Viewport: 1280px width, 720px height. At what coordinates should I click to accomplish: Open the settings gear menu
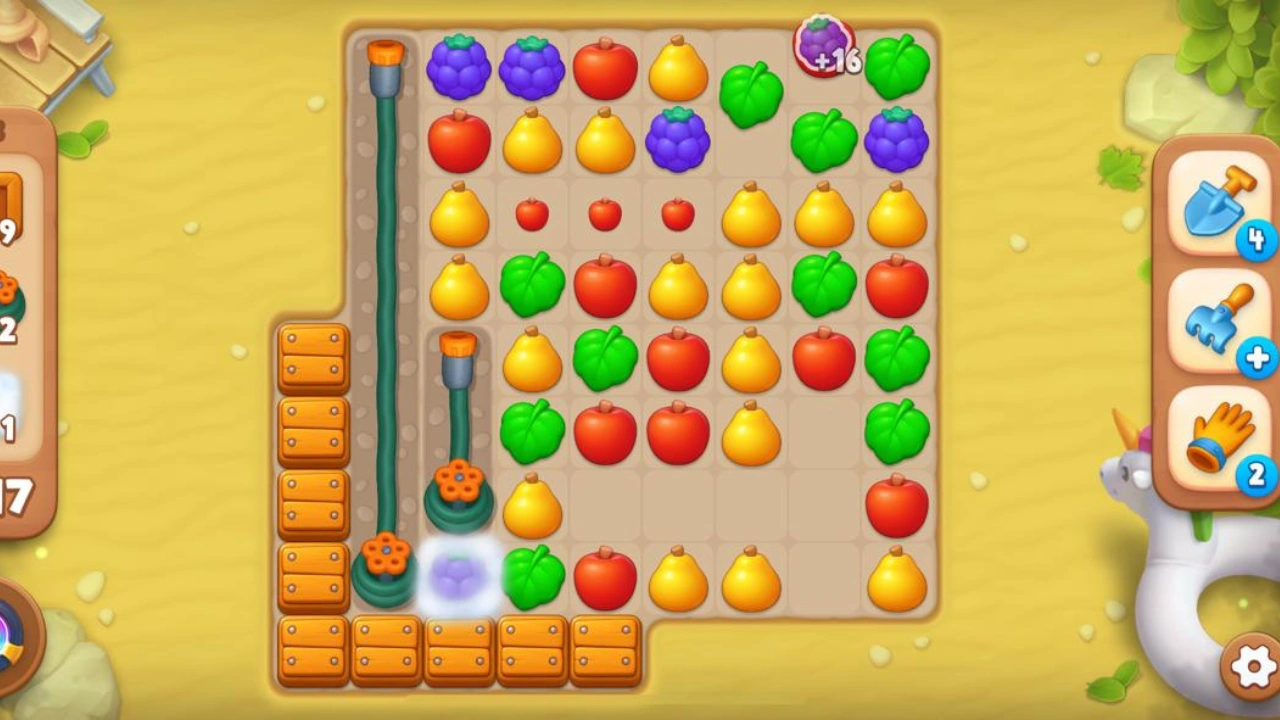(x=1253, y=665)
